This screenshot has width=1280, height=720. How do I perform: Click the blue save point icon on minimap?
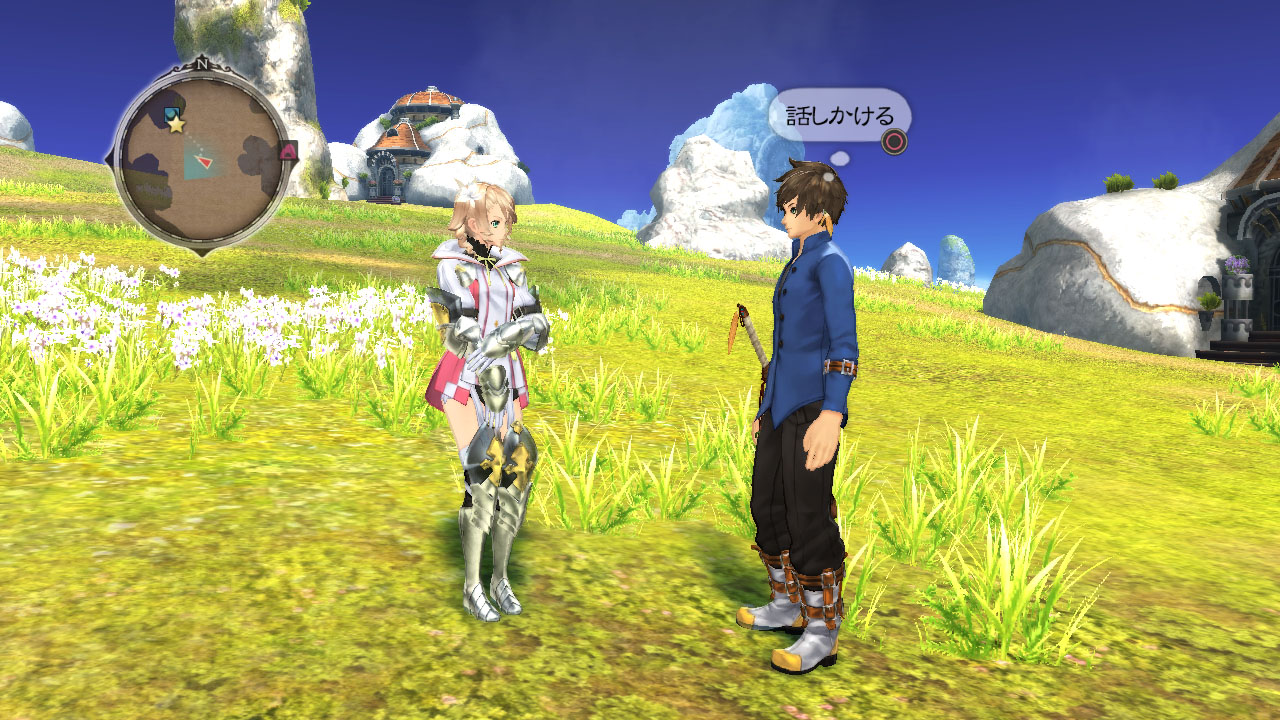pos(172,112)
